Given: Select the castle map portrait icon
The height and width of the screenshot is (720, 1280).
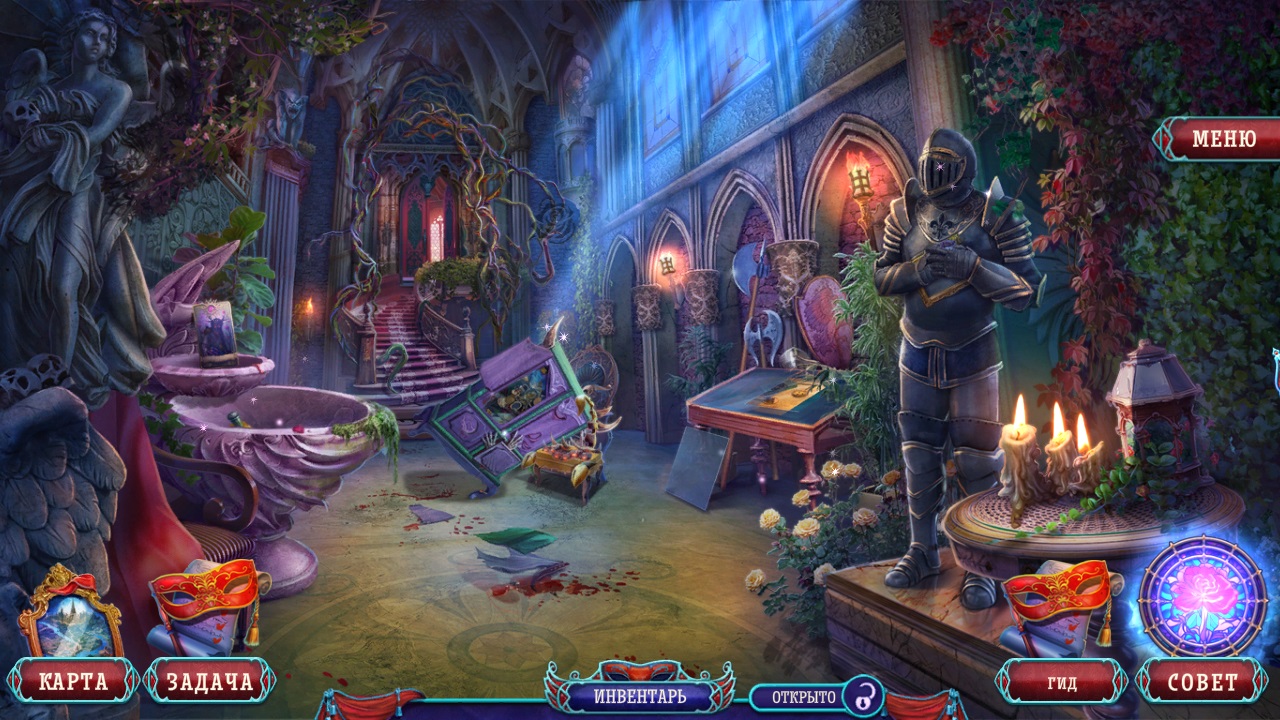Looking at the screenshot, I should [71, 614].
